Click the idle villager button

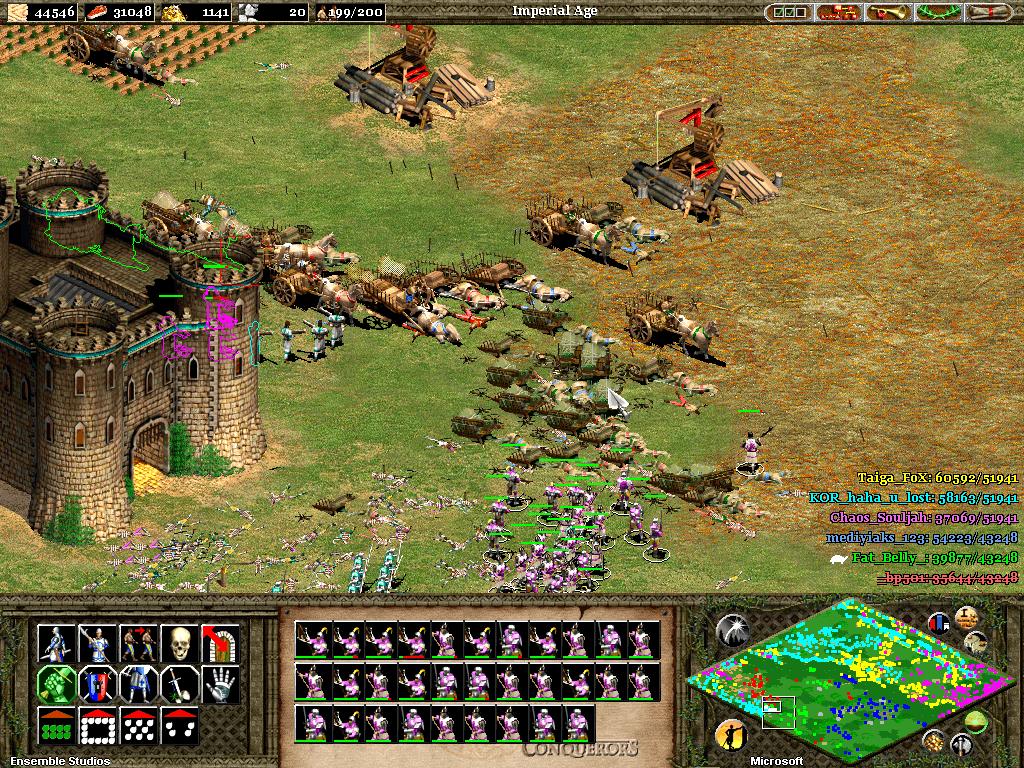coord(731,737)
